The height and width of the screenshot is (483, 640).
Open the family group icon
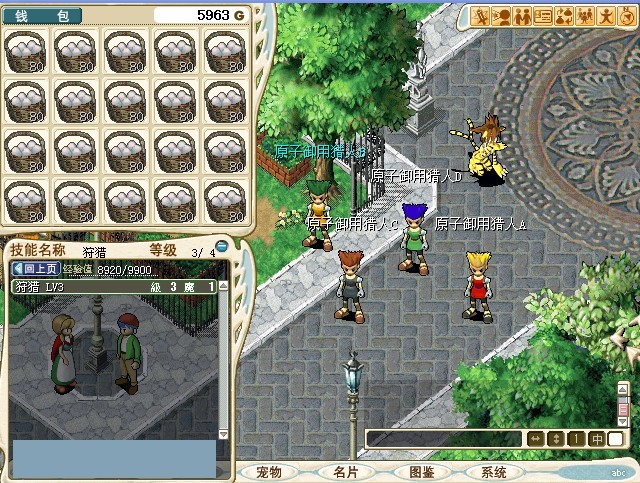click(x=585, y=15)
